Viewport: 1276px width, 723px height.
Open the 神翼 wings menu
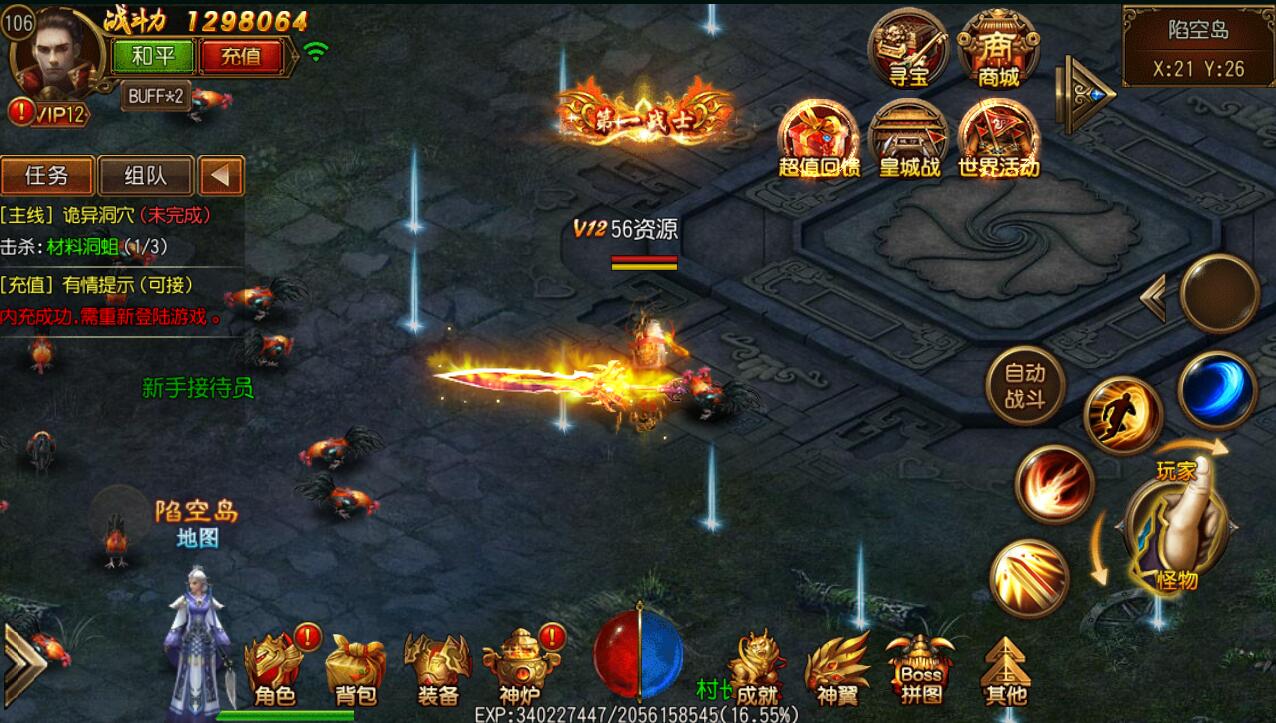tap(837, 668)
